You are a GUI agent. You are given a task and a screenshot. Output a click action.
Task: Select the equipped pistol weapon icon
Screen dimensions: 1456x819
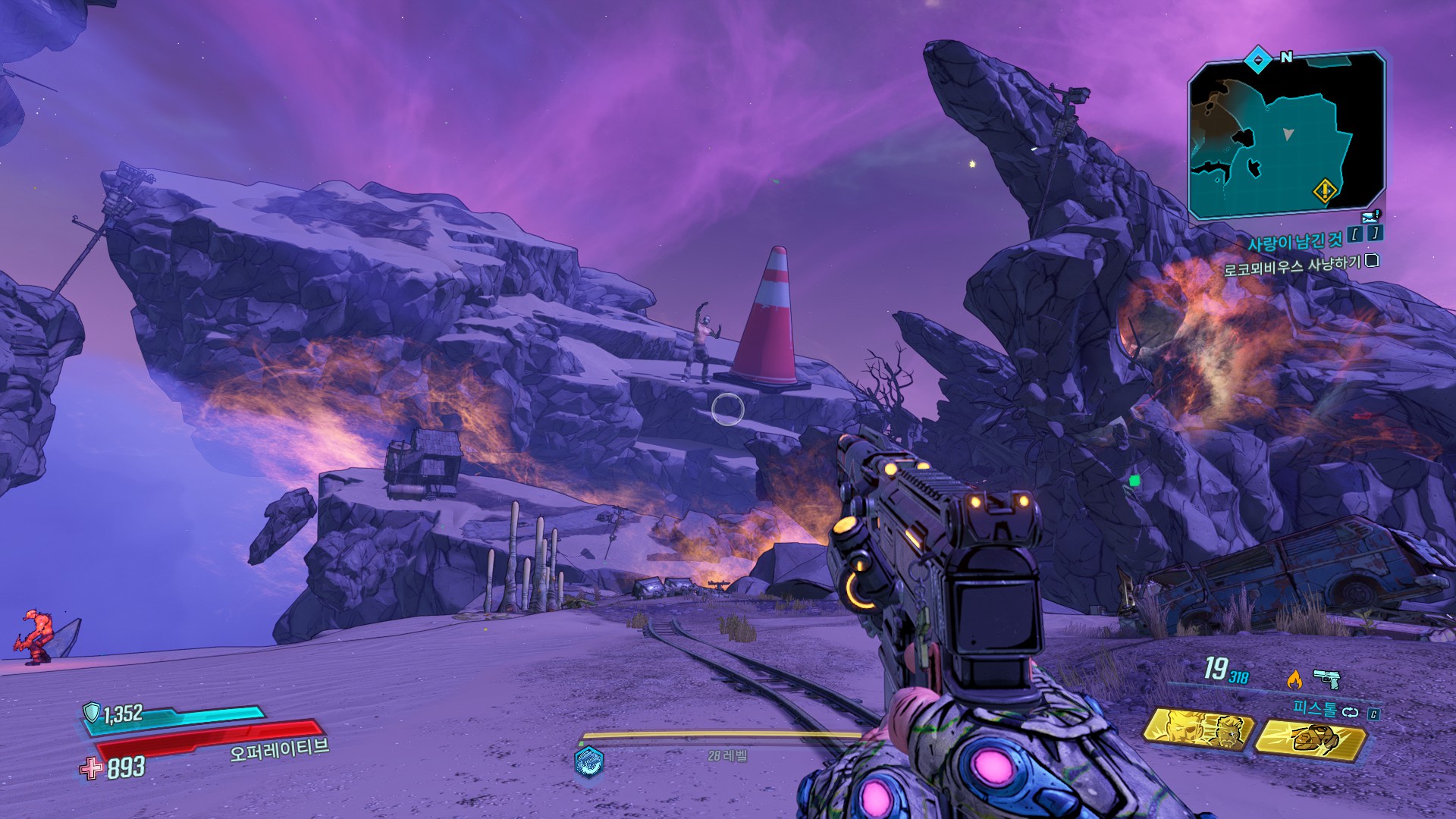[1326, 677]
